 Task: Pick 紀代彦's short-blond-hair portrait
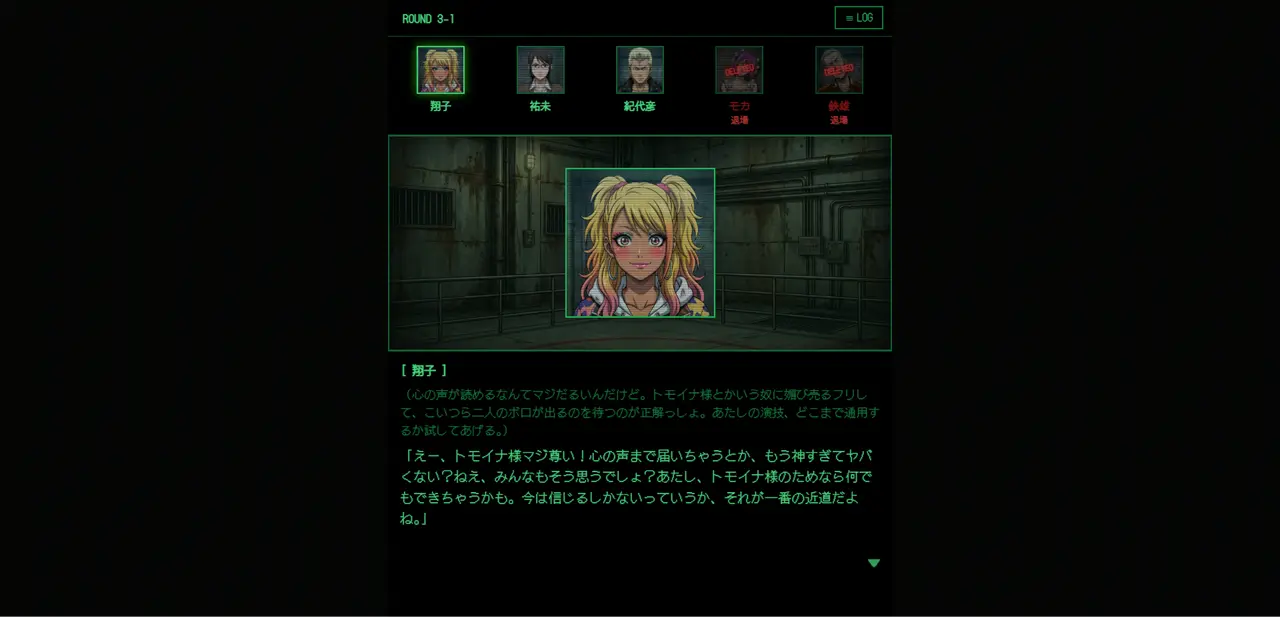[x=639, y=70]
